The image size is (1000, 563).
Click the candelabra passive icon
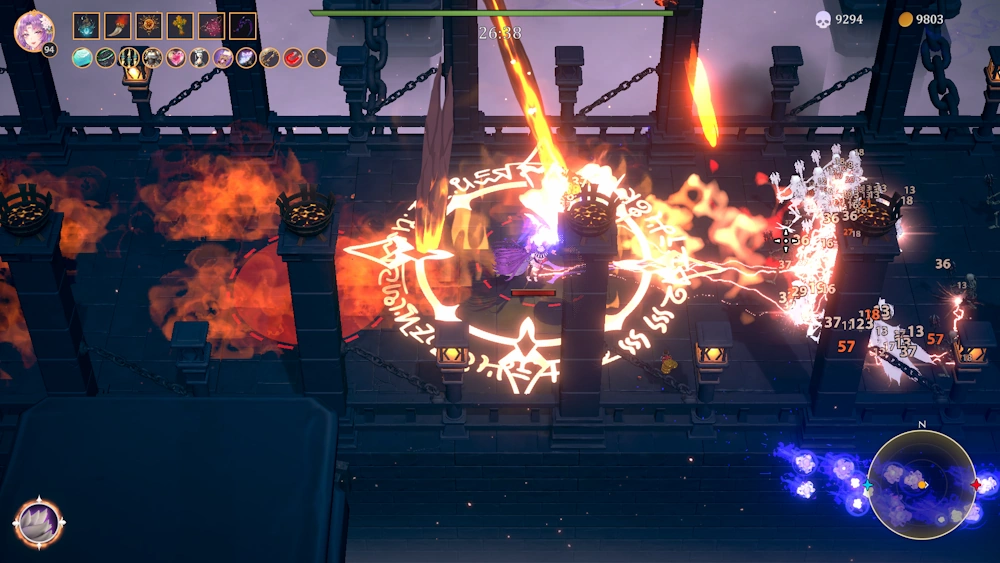coord(129,58)
